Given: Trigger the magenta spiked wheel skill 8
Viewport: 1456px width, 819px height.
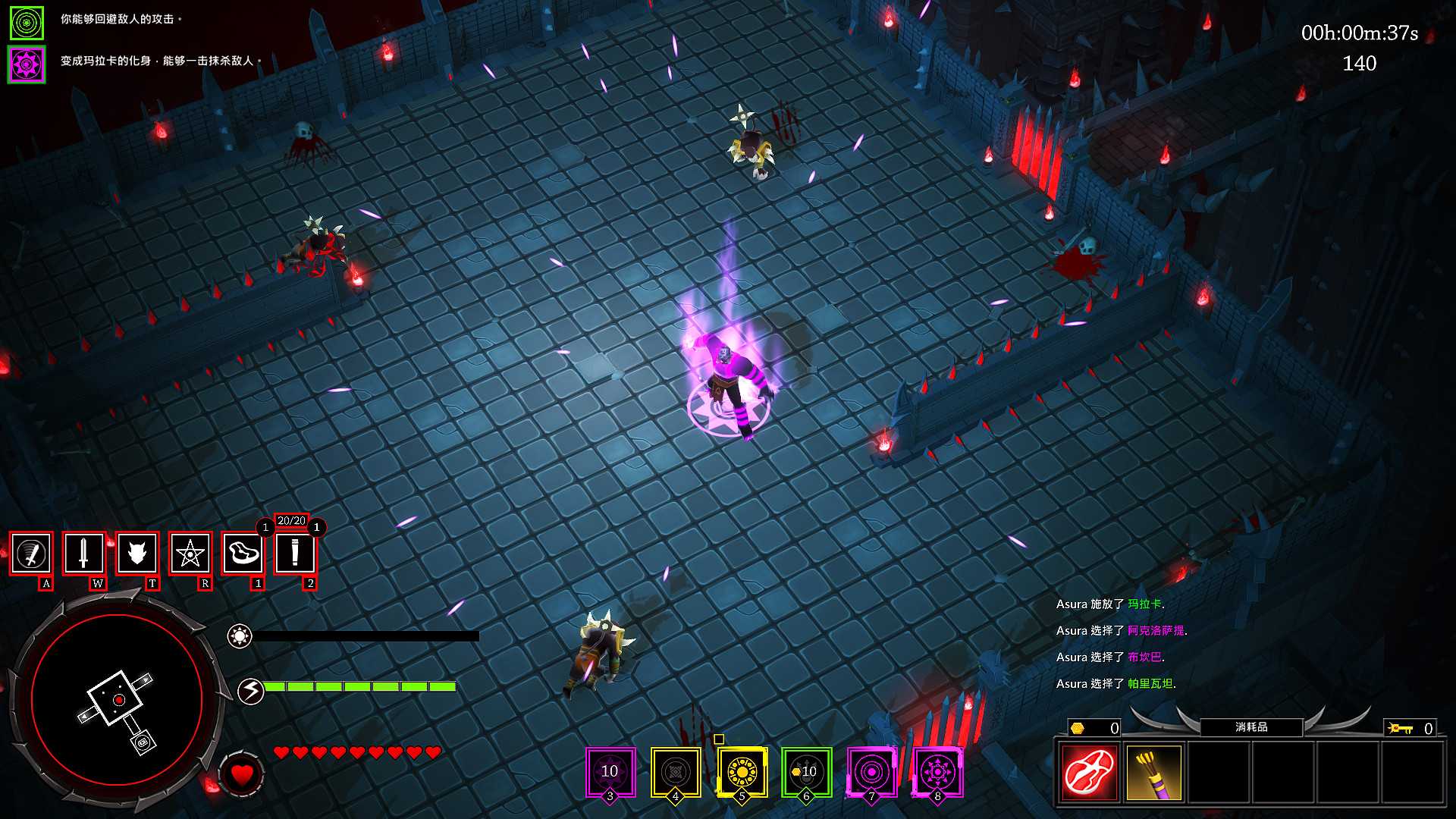Looking at the screenshot, I should (x=938, y=772).
